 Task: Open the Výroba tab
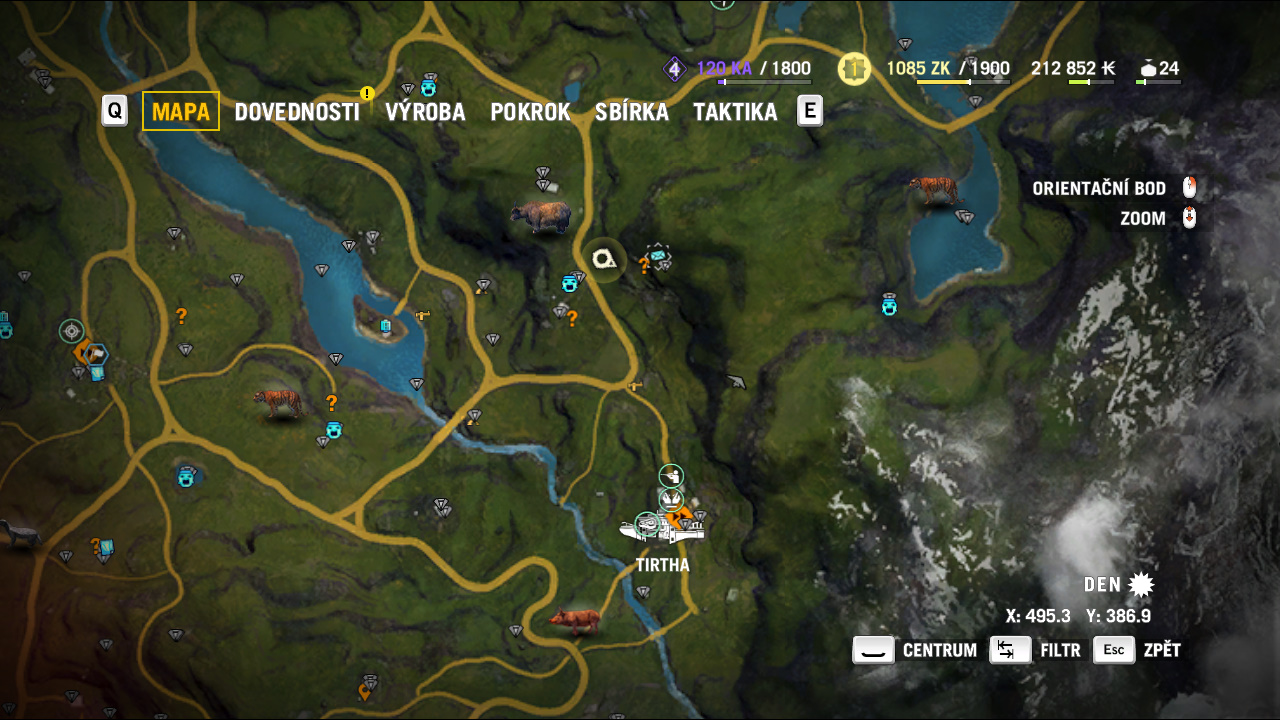pos(425,112)
